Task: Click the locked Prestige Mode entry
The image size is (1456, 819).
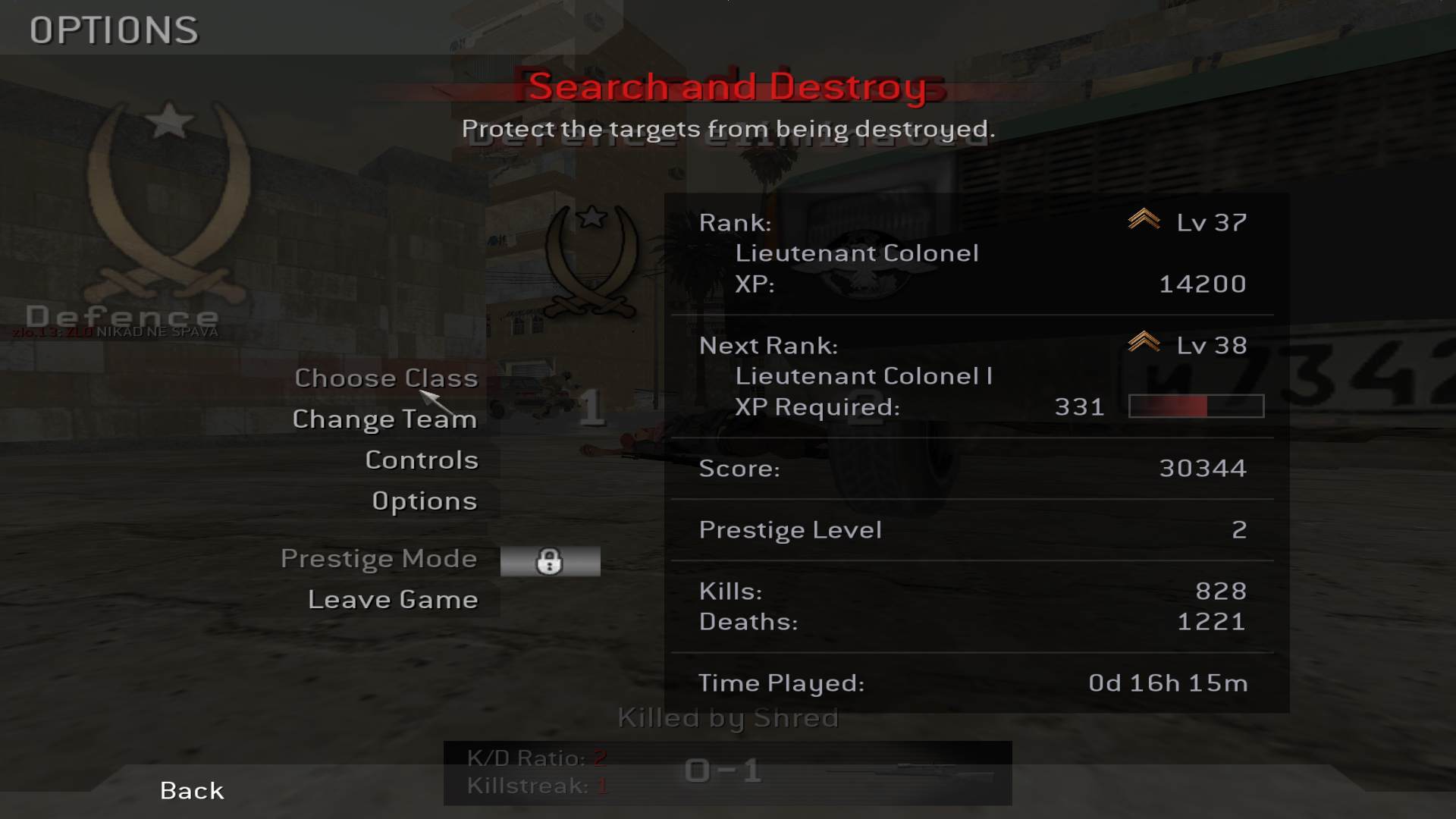Action: pyautogui.click(x=379, y=560)
